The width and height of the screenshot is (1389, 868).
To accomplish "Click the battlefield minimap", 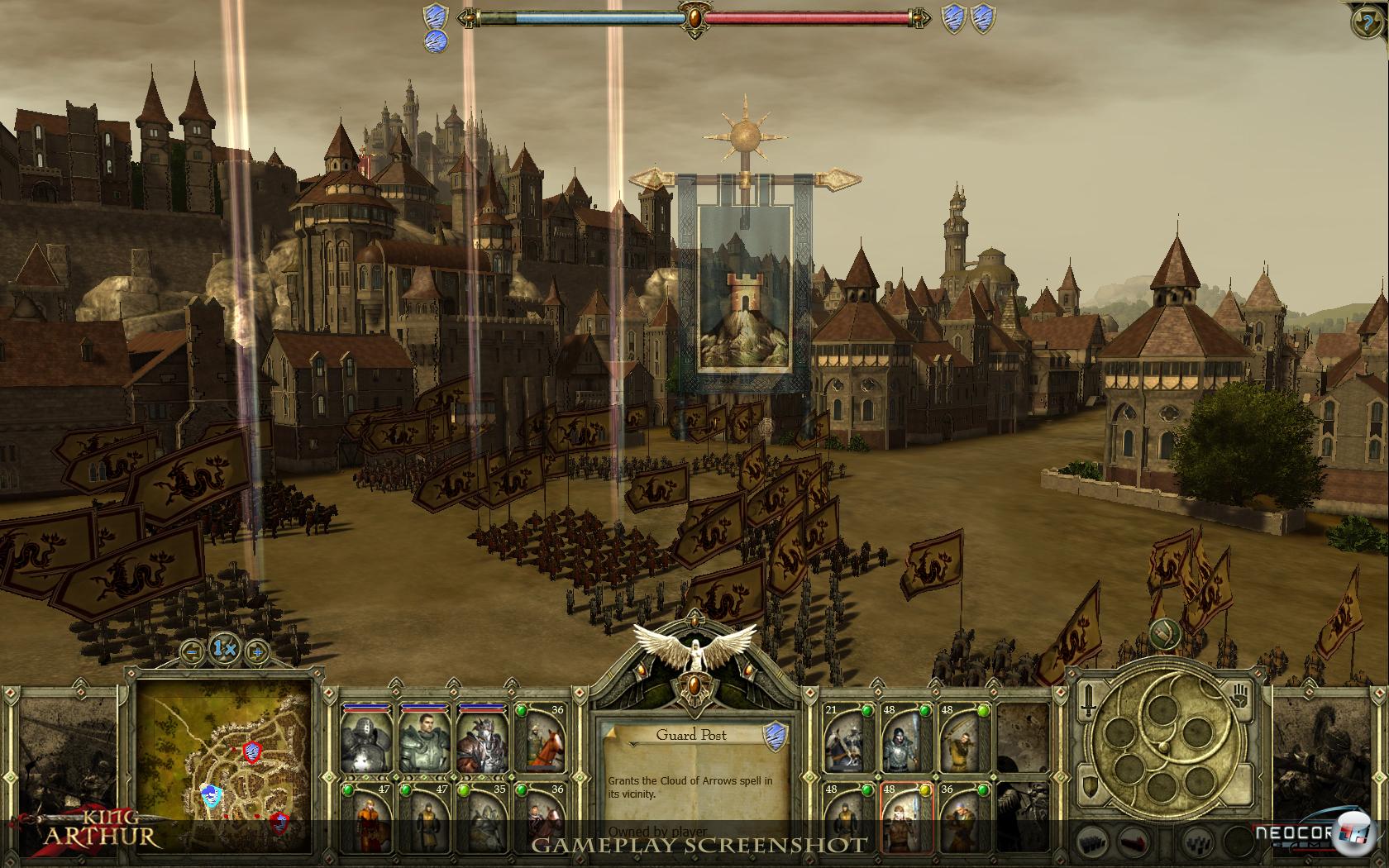I will point(225,765).
